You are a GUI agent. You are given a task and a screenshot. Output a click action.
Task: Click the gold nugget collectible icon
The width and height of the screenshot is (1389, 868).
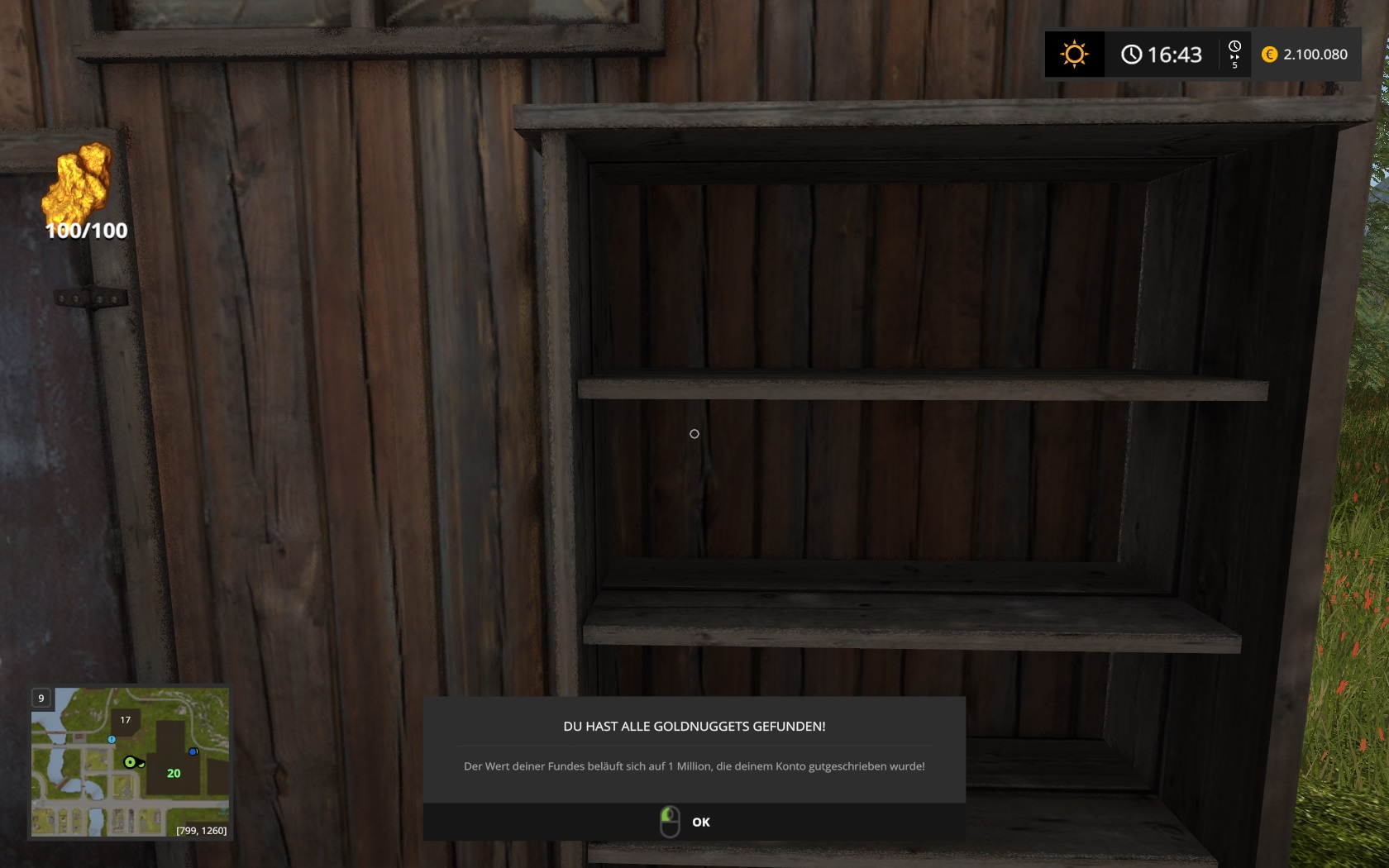coord(82,180)
